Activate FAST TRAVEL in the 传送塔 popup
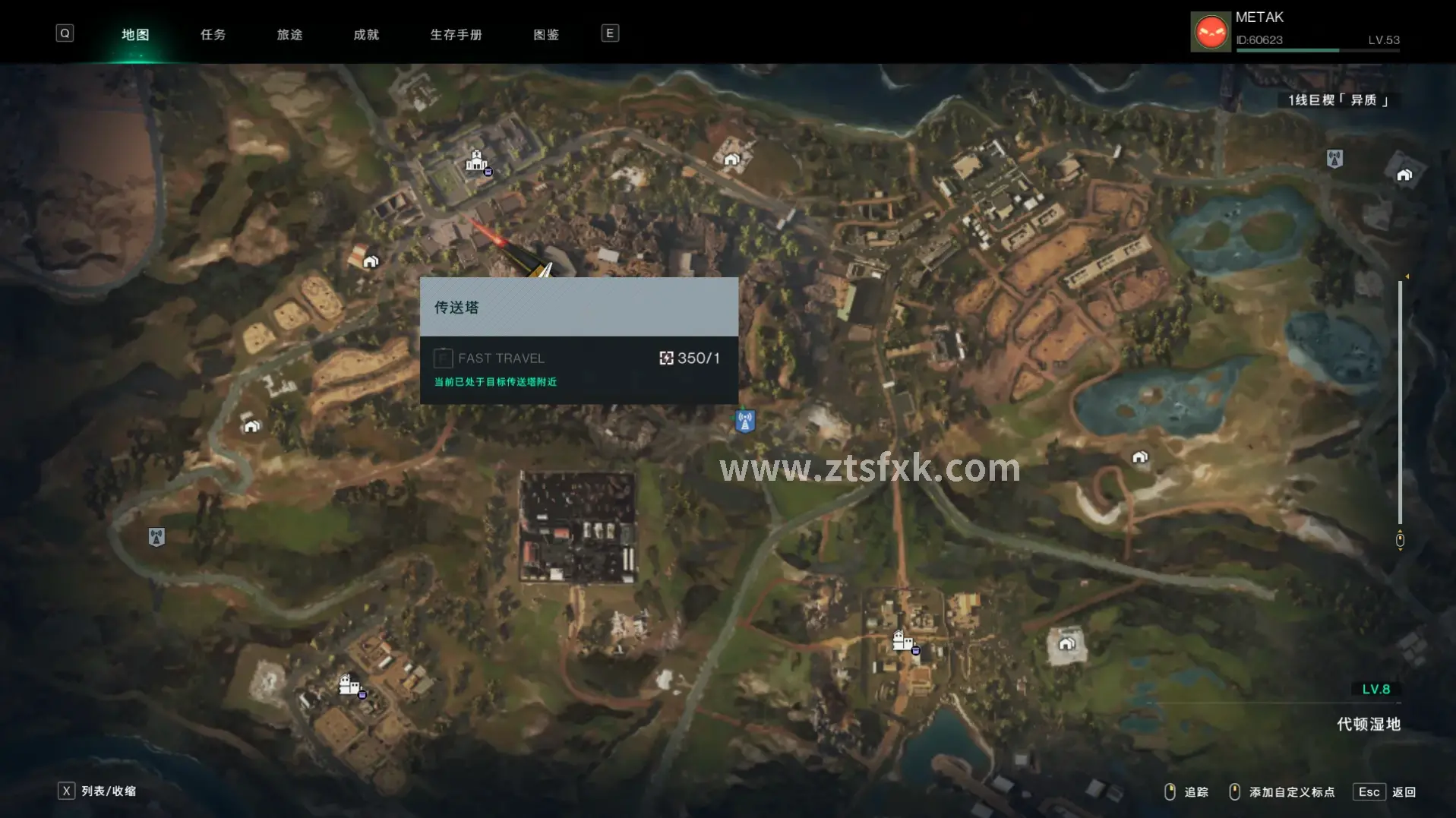Screen dimensions: 1456x818 tap(501, 358)
